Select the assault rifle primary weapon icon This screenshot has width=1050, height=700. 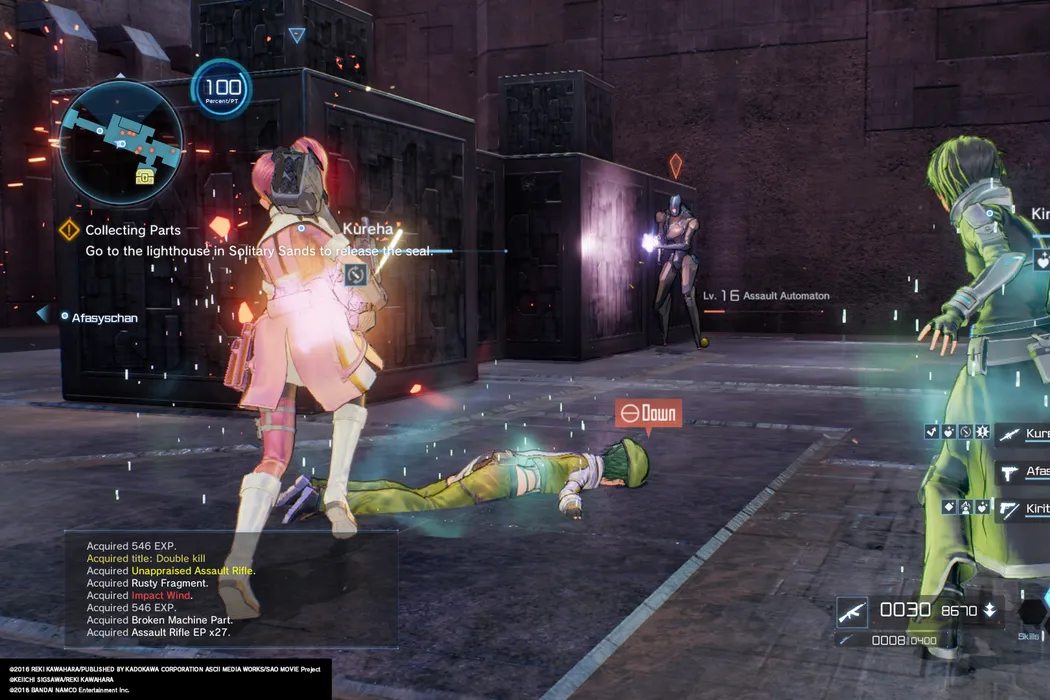pyautogui.click(x=852, y=610)
